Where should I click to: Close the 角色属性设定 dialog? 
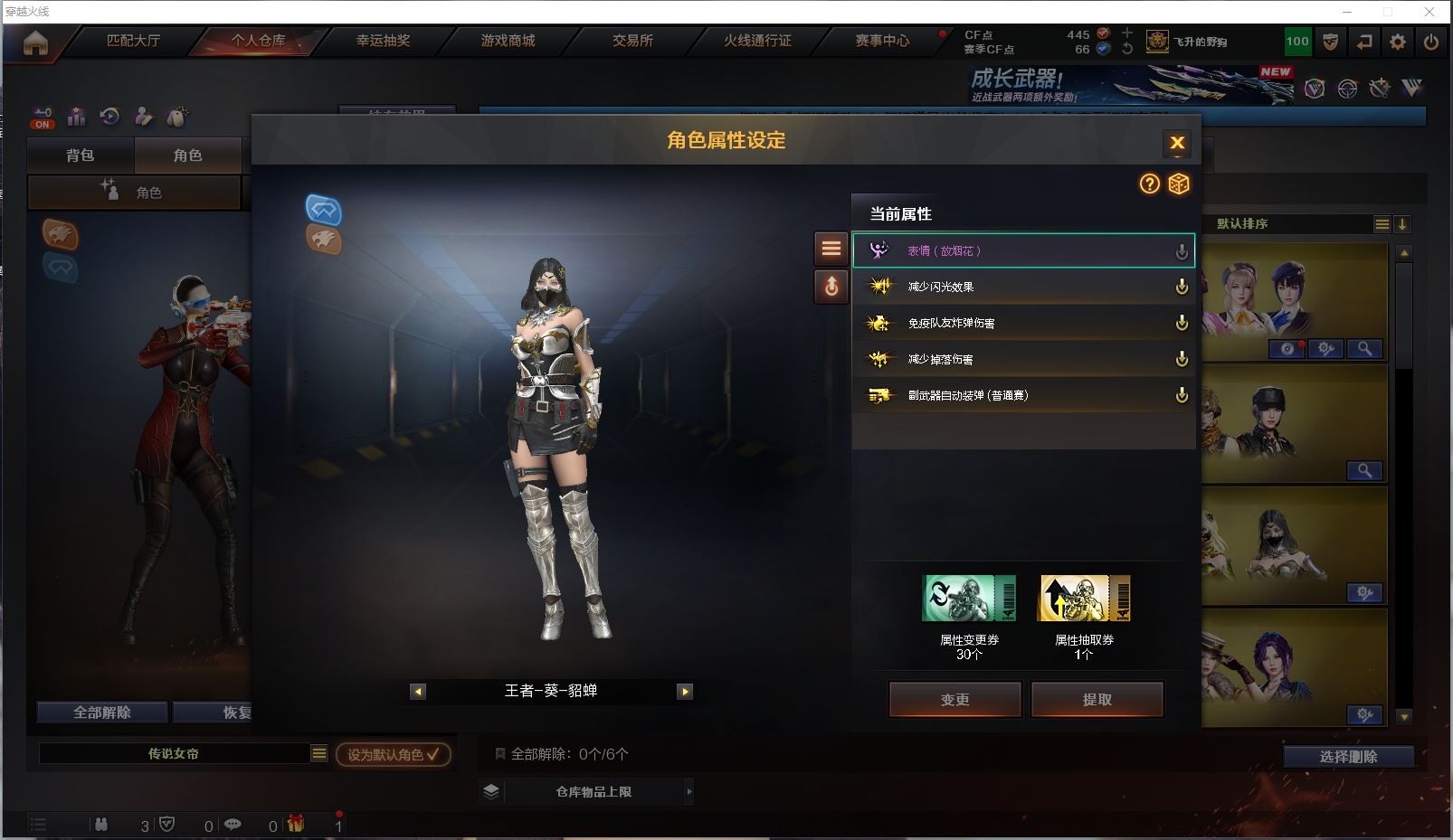click(x=1176, y=143)
